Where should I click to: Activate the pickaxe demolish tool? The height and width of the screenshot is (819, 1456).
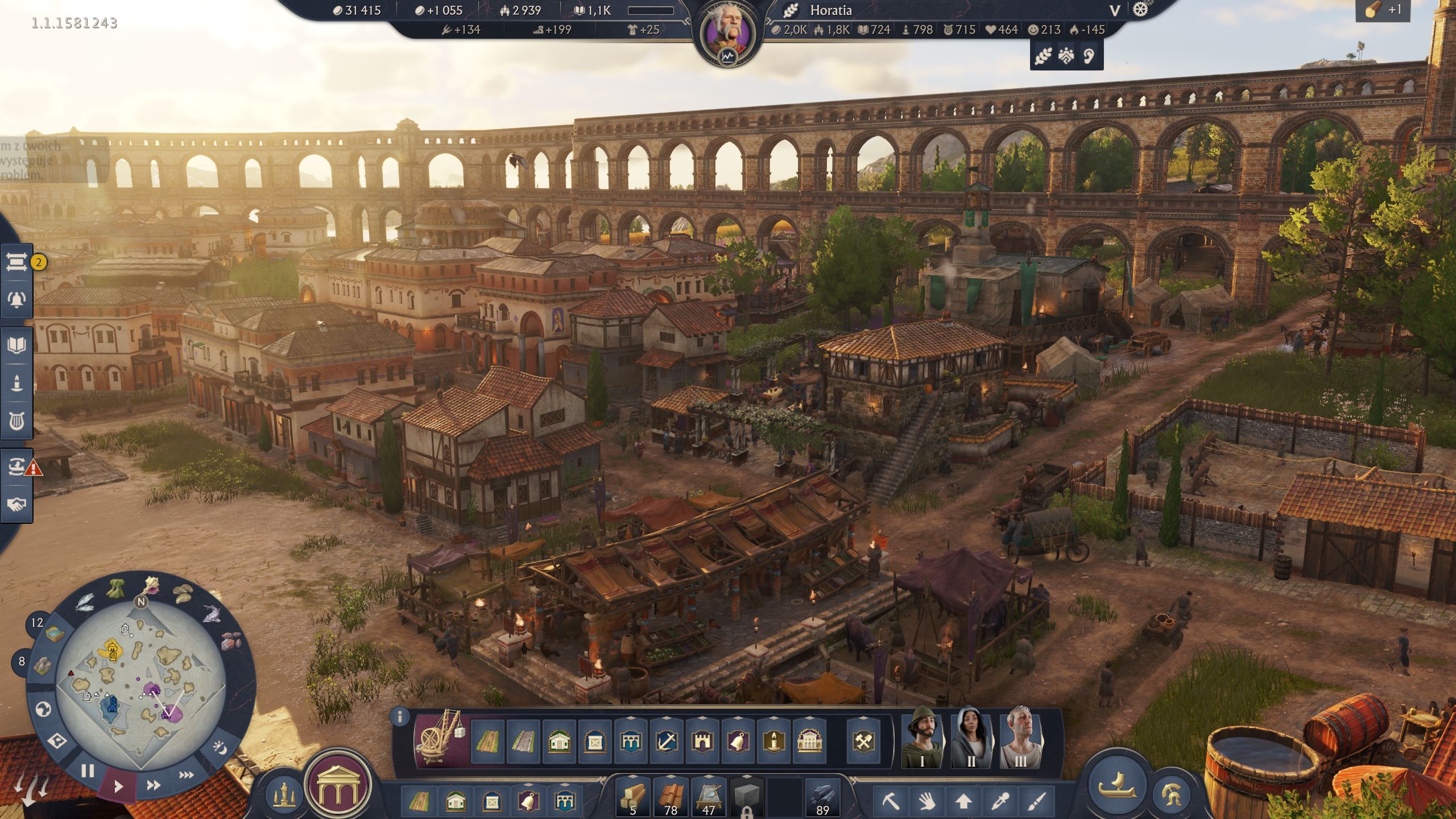pyautogui.click(x=891, y=801)
